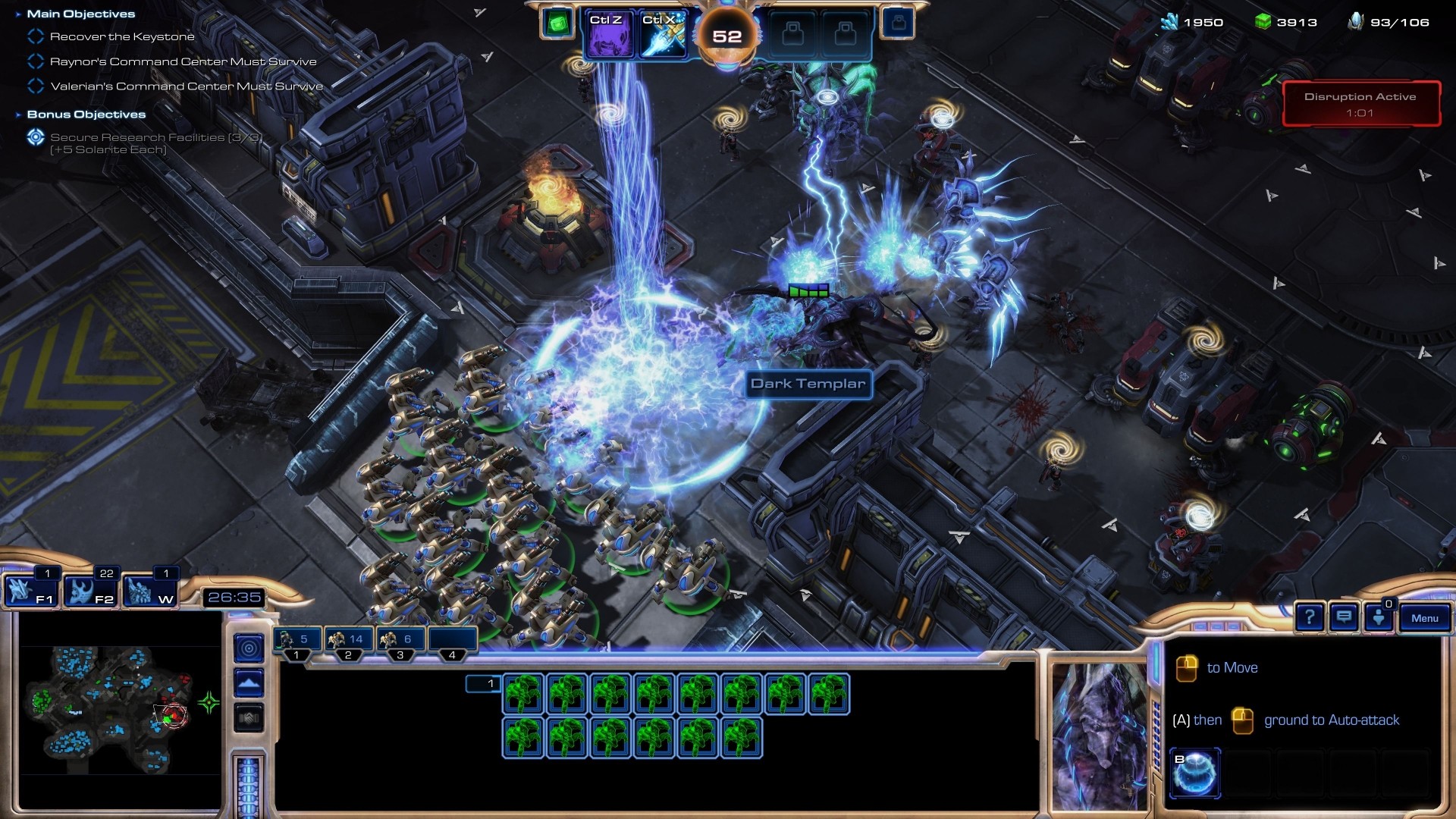Click the Dark Templar unit portrait

[x=1099, y=736]
